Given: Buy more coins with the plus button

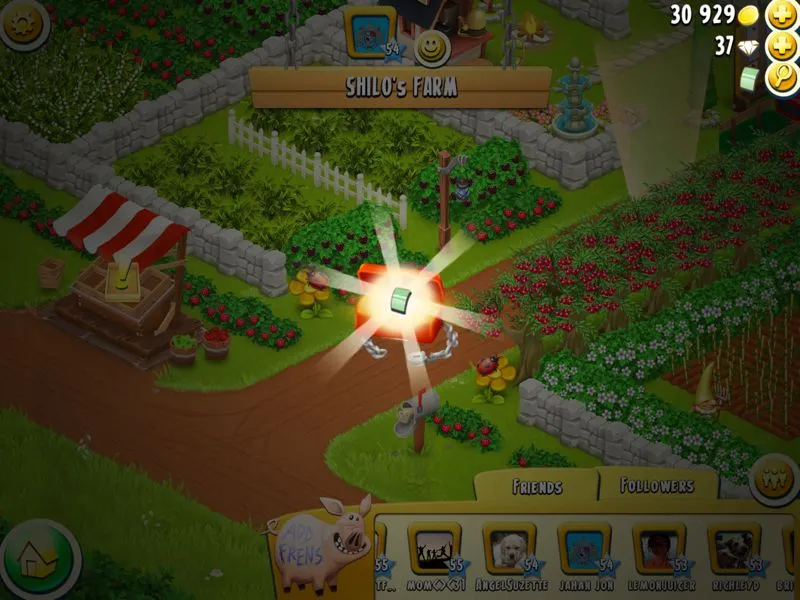Looking at the screenshot, I should click(780, 16).
